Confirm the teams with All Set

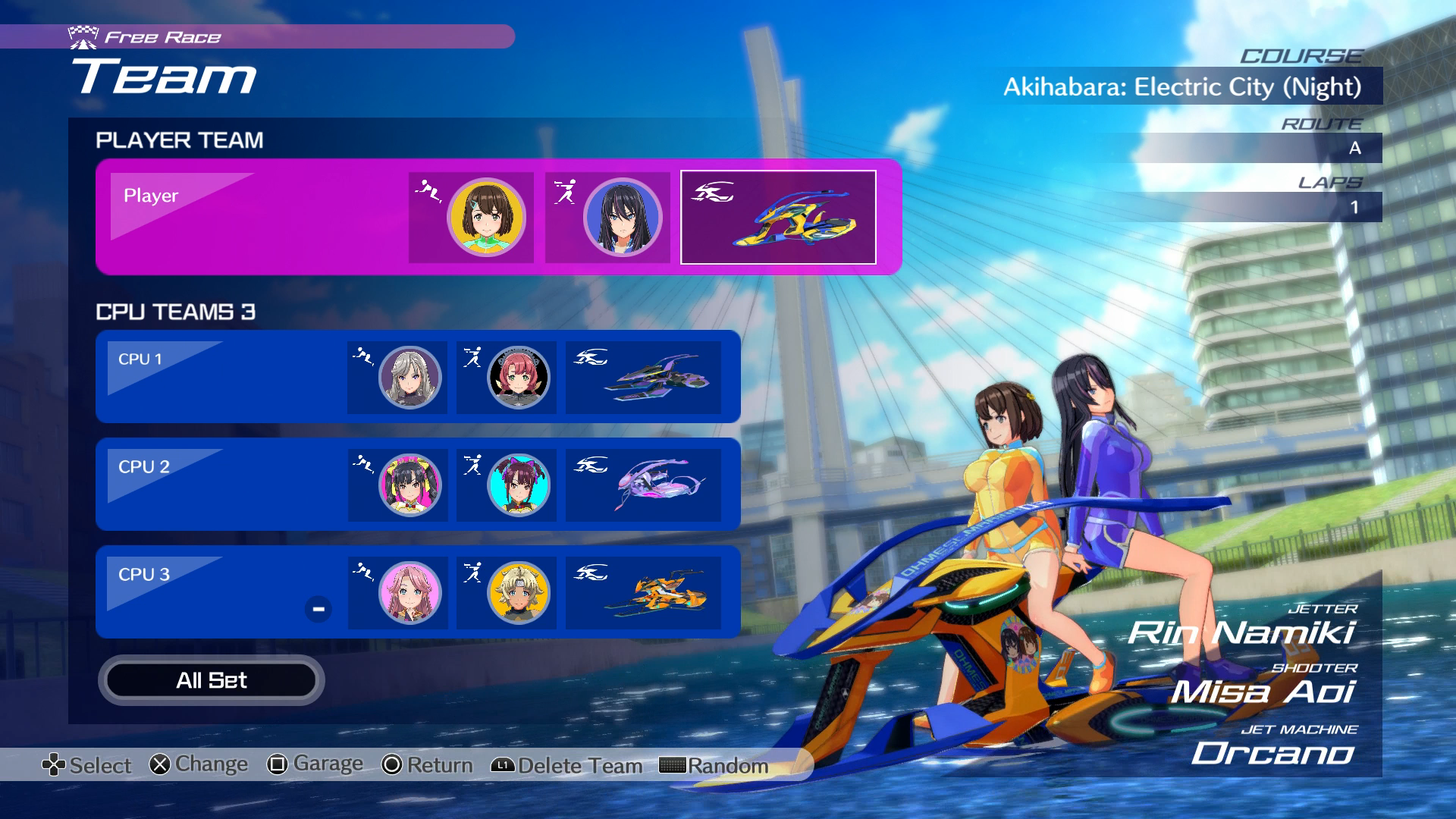[211, 680]
